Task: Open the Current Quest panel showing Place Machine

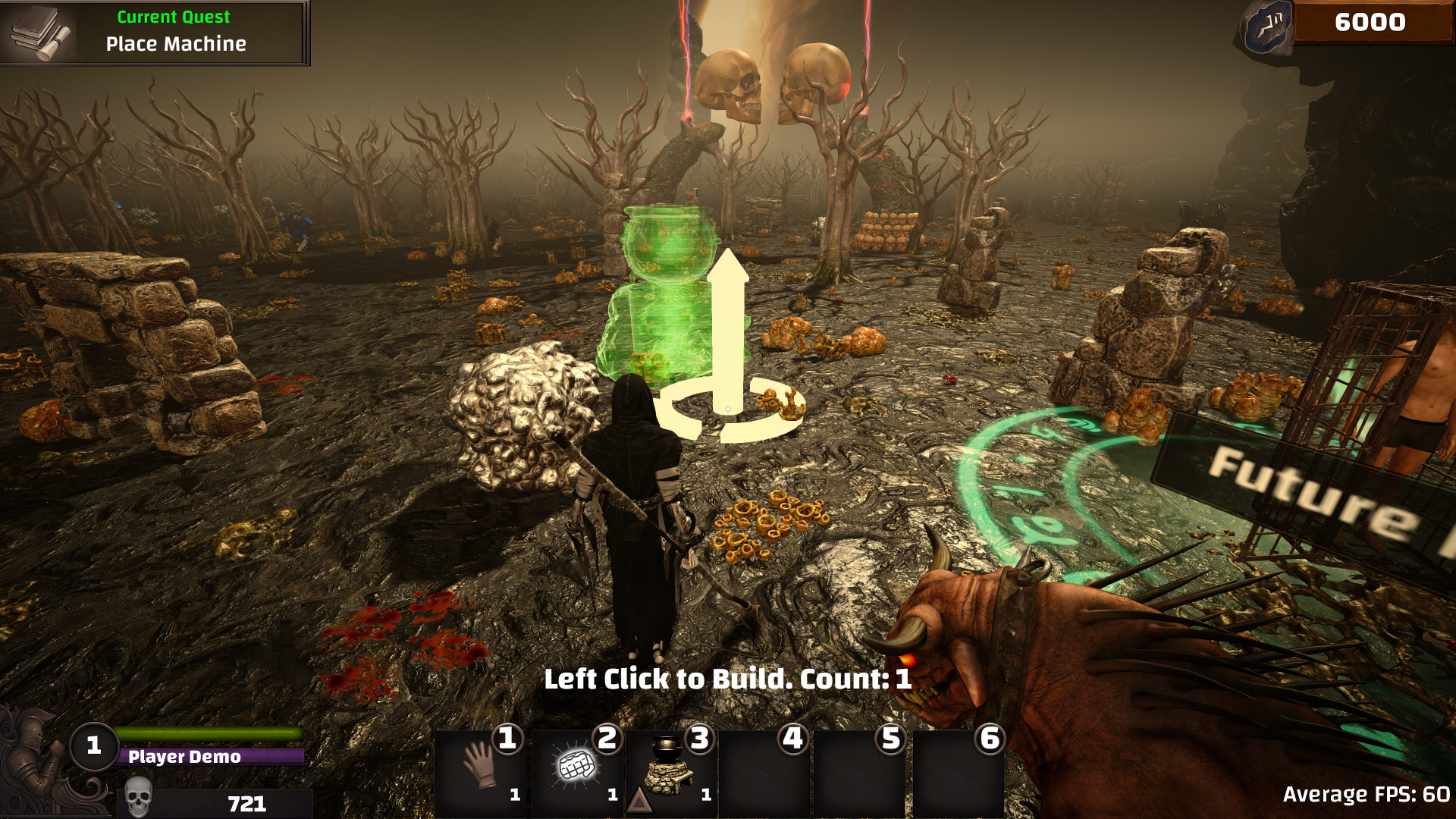Action: click(x=152, y=30)
